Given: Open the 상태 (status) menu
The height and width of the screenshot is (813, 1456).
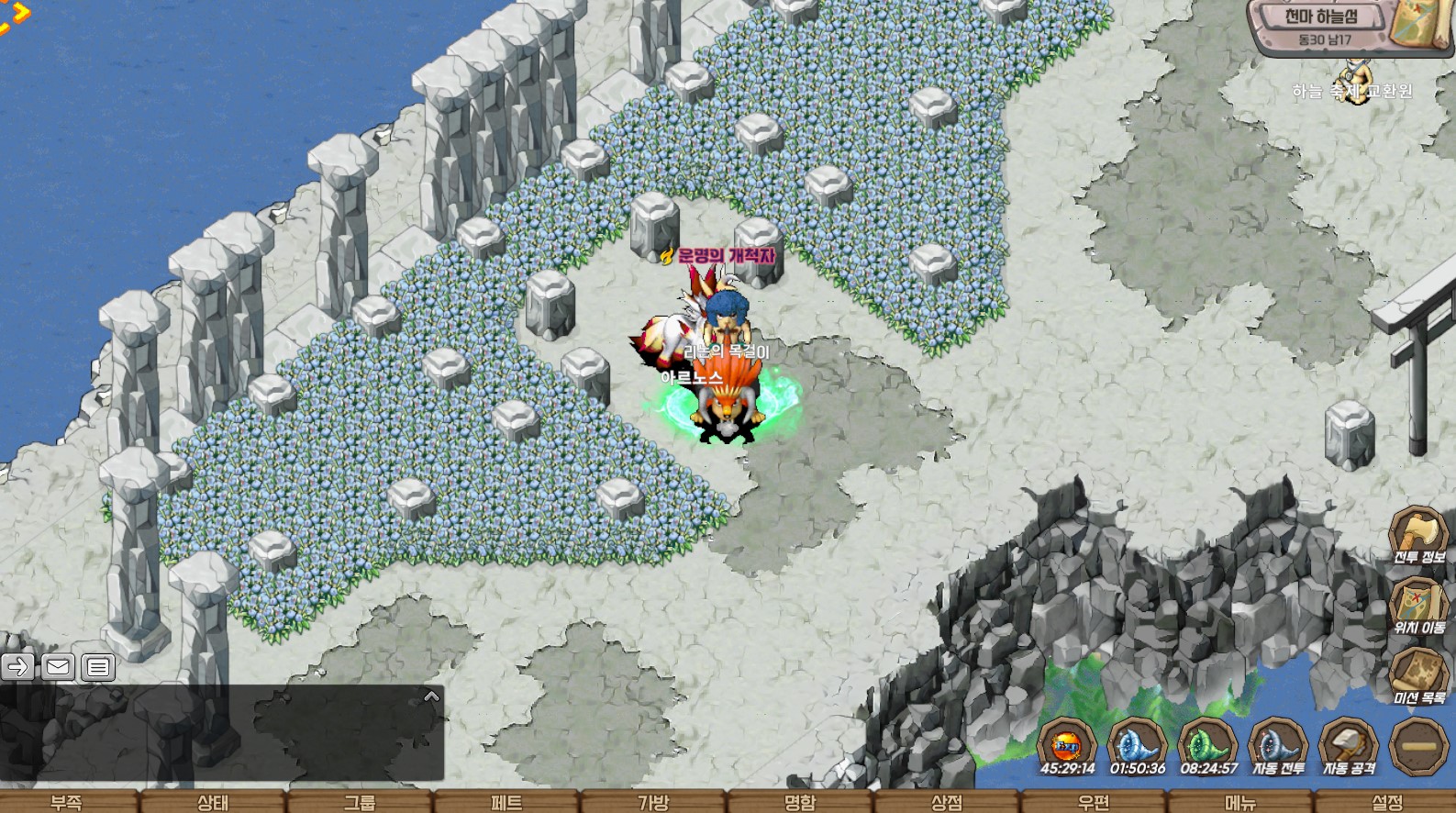Looking at the screenshot, I should coord(213,802).
